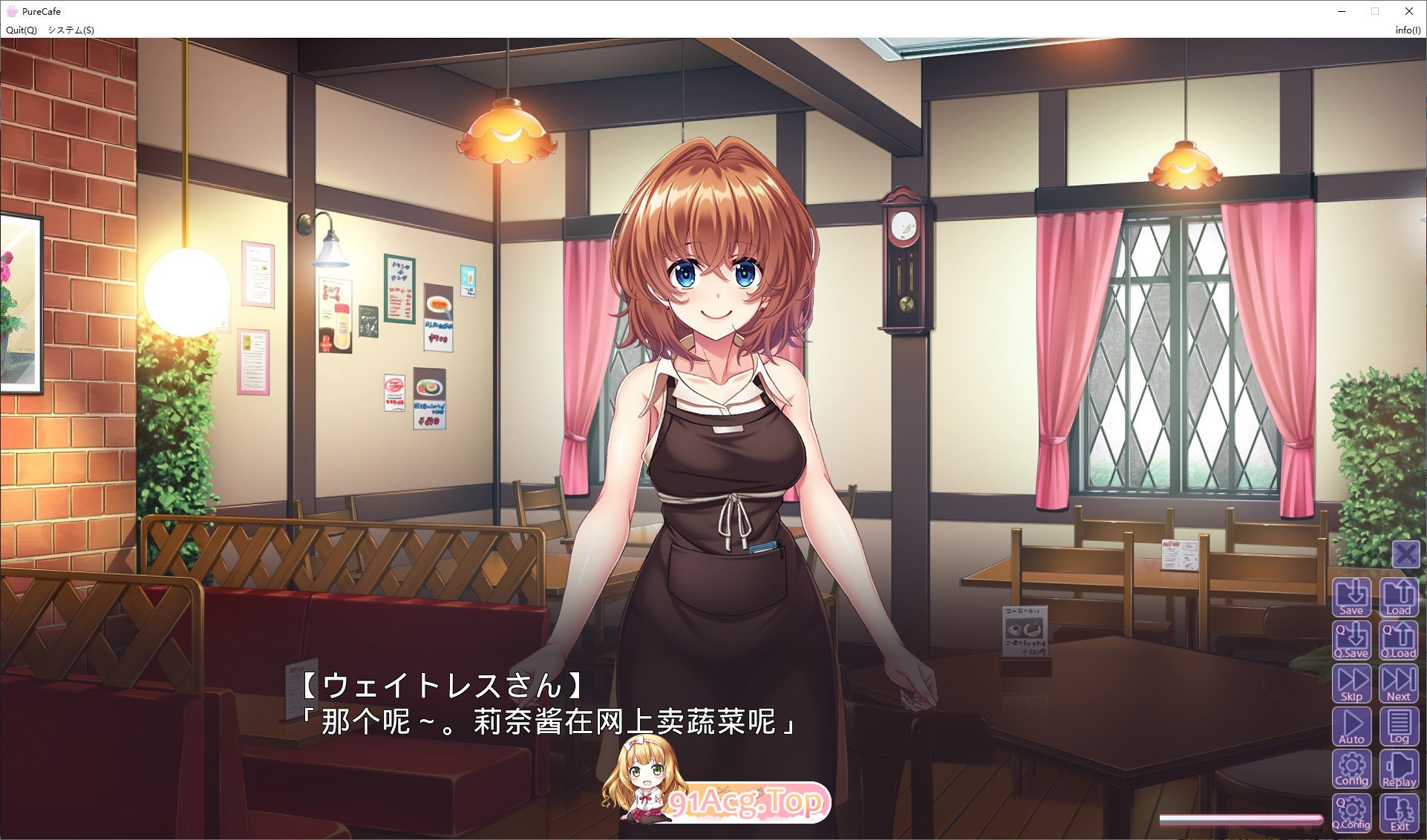1427x840 pixels.
Task: Open the Save screen
Action: pos(1352,597)
